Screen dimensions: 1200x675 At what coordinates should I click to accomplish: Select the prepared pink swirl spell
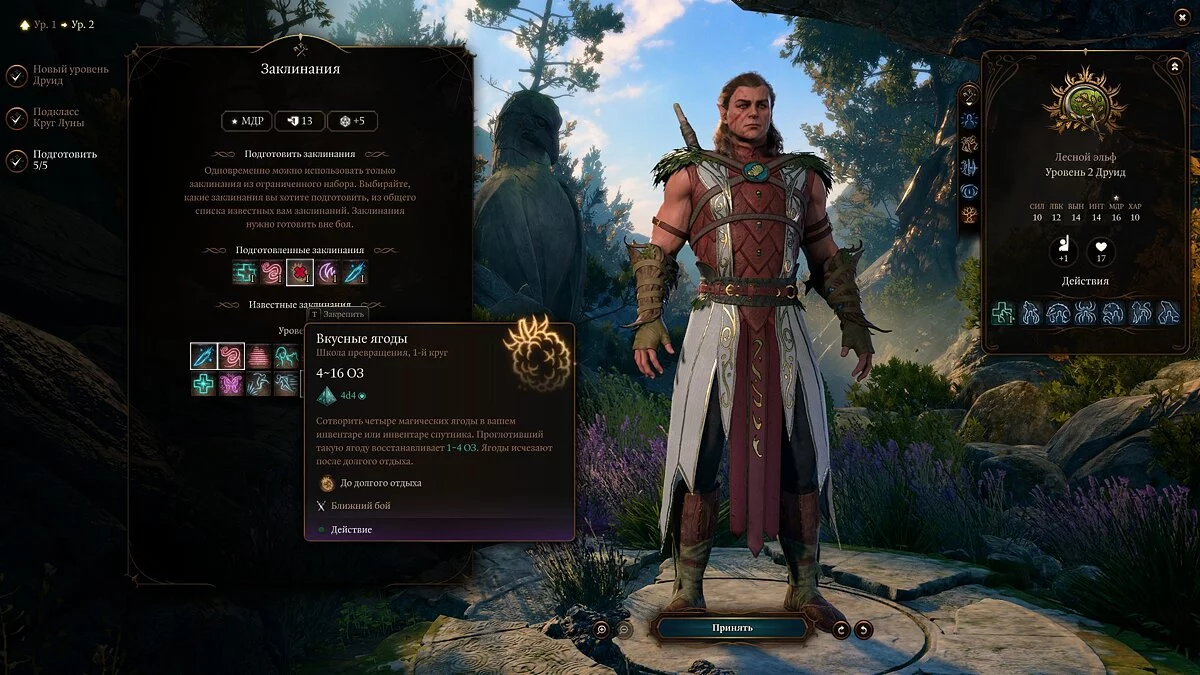click(x=272, y=272)
